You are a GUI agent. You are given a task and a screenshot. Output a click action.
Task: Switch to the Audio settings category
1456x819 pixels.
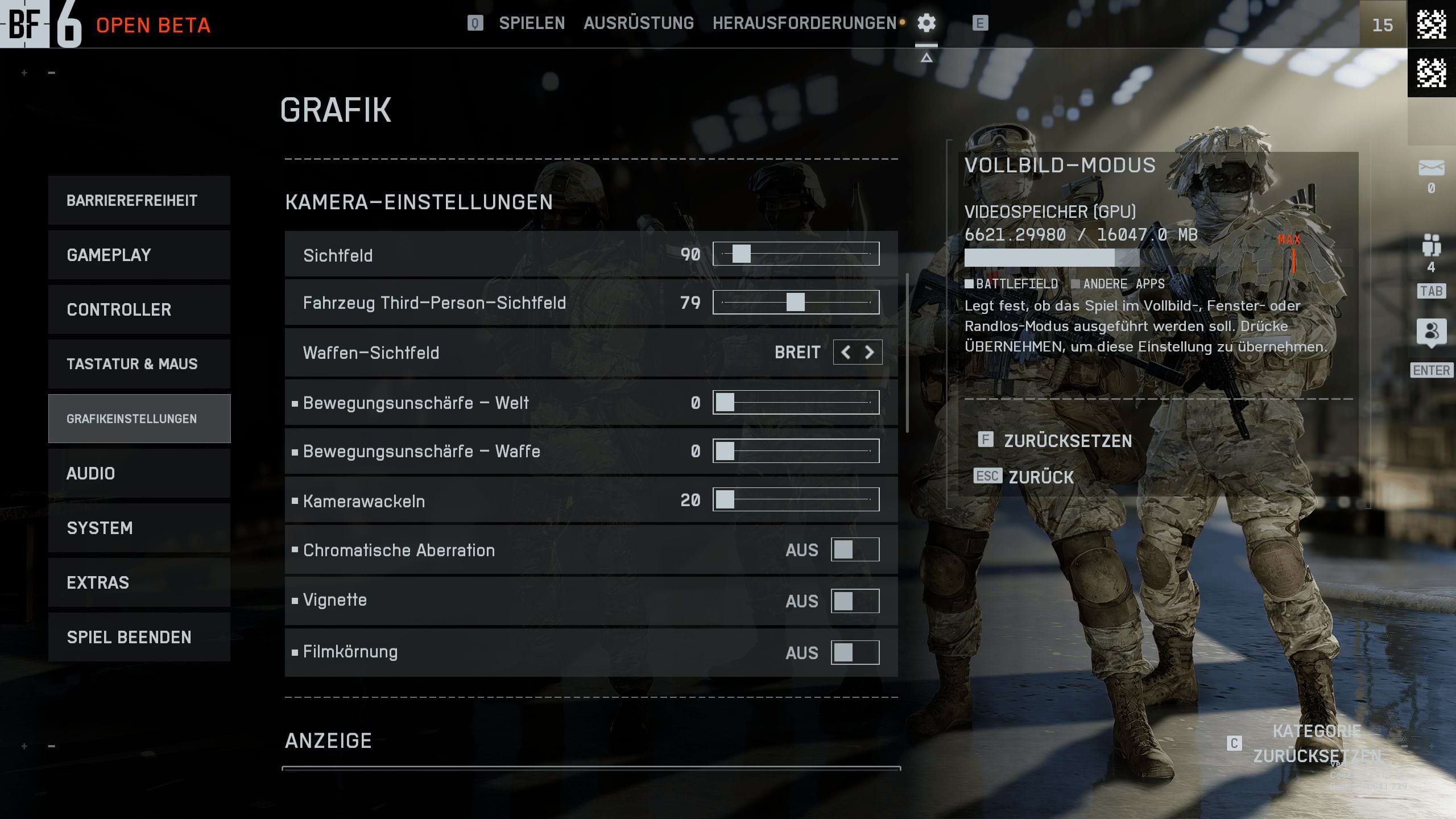click(139, 473)
